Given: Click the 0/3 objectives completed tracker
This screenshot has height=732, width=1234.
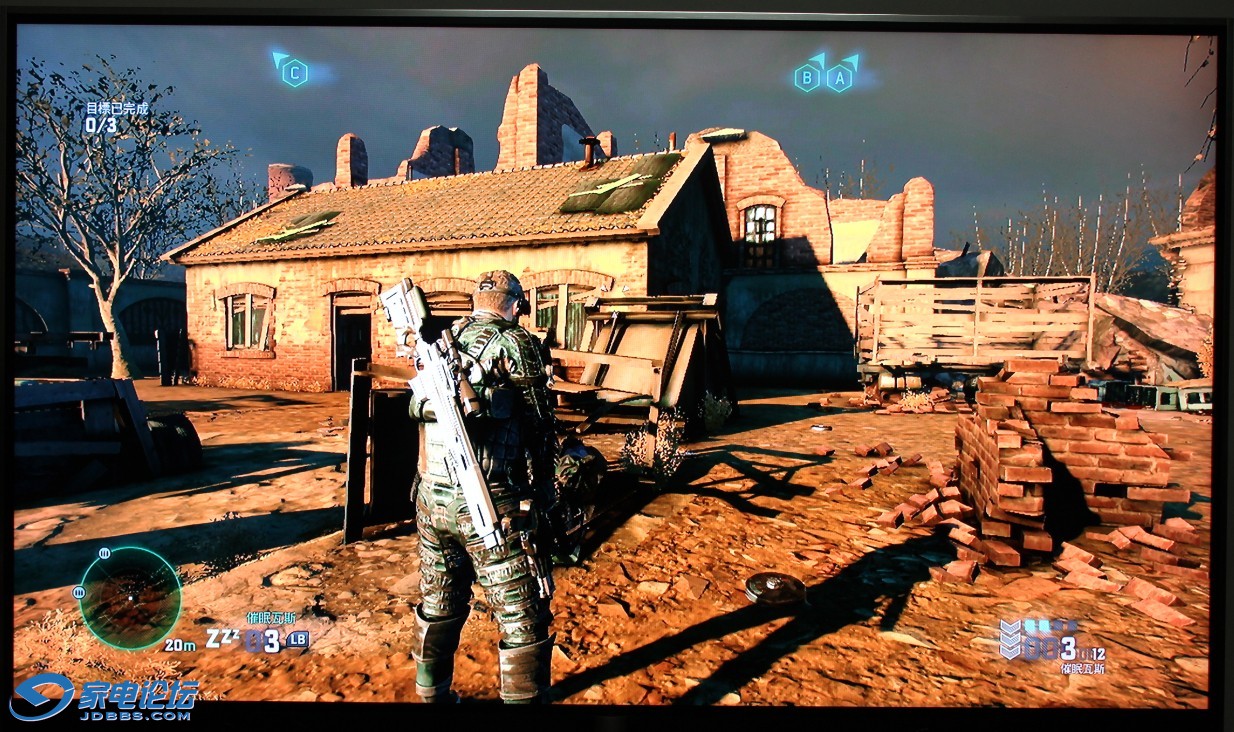Looking at the screenshot, I should (100, 125).
